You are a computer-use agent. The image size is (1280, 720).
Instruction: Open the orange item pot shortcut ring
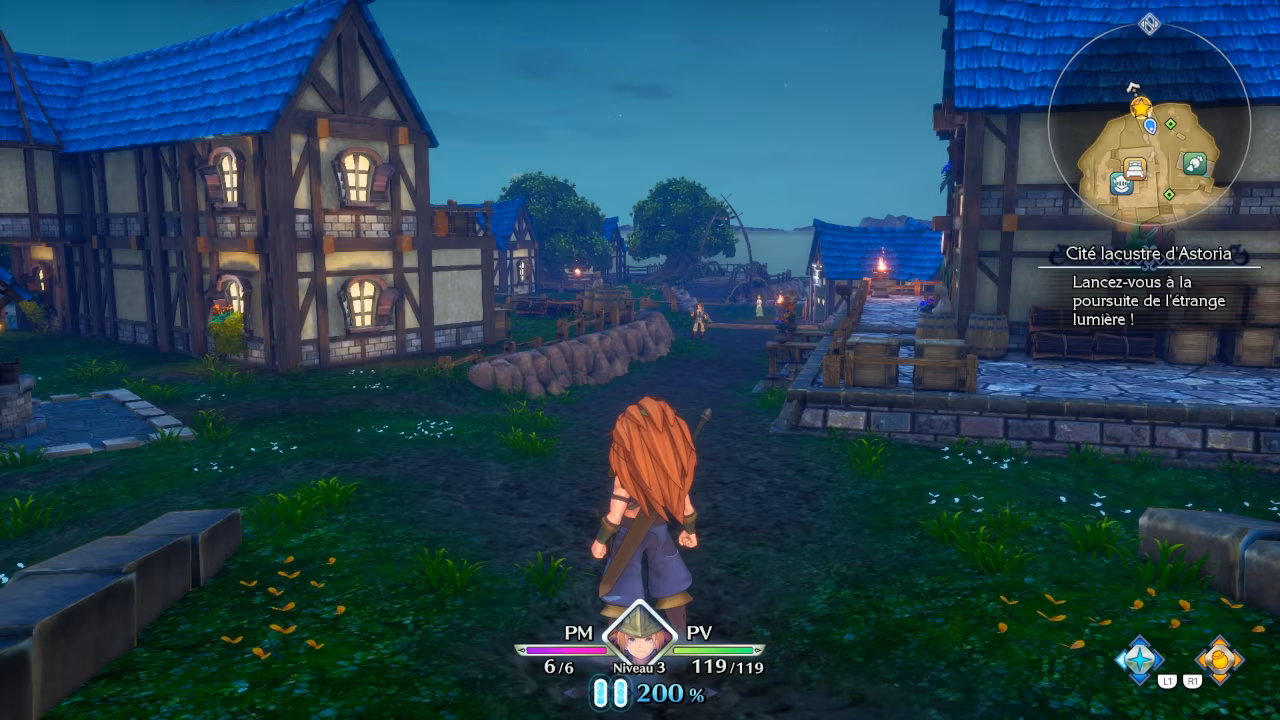[x=1219, y=660]
